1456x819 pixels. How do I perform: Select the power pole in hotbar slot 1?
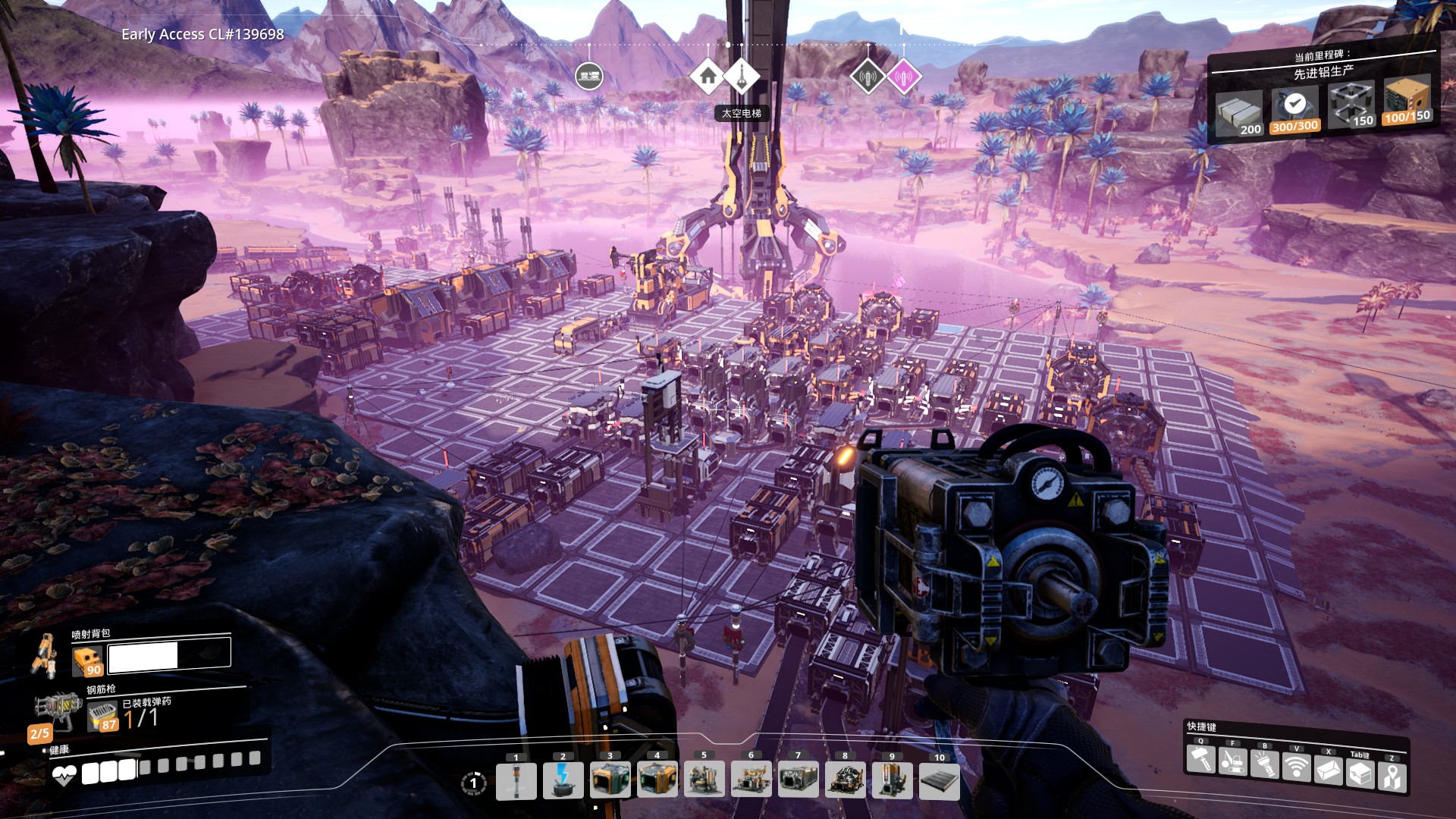516,780
